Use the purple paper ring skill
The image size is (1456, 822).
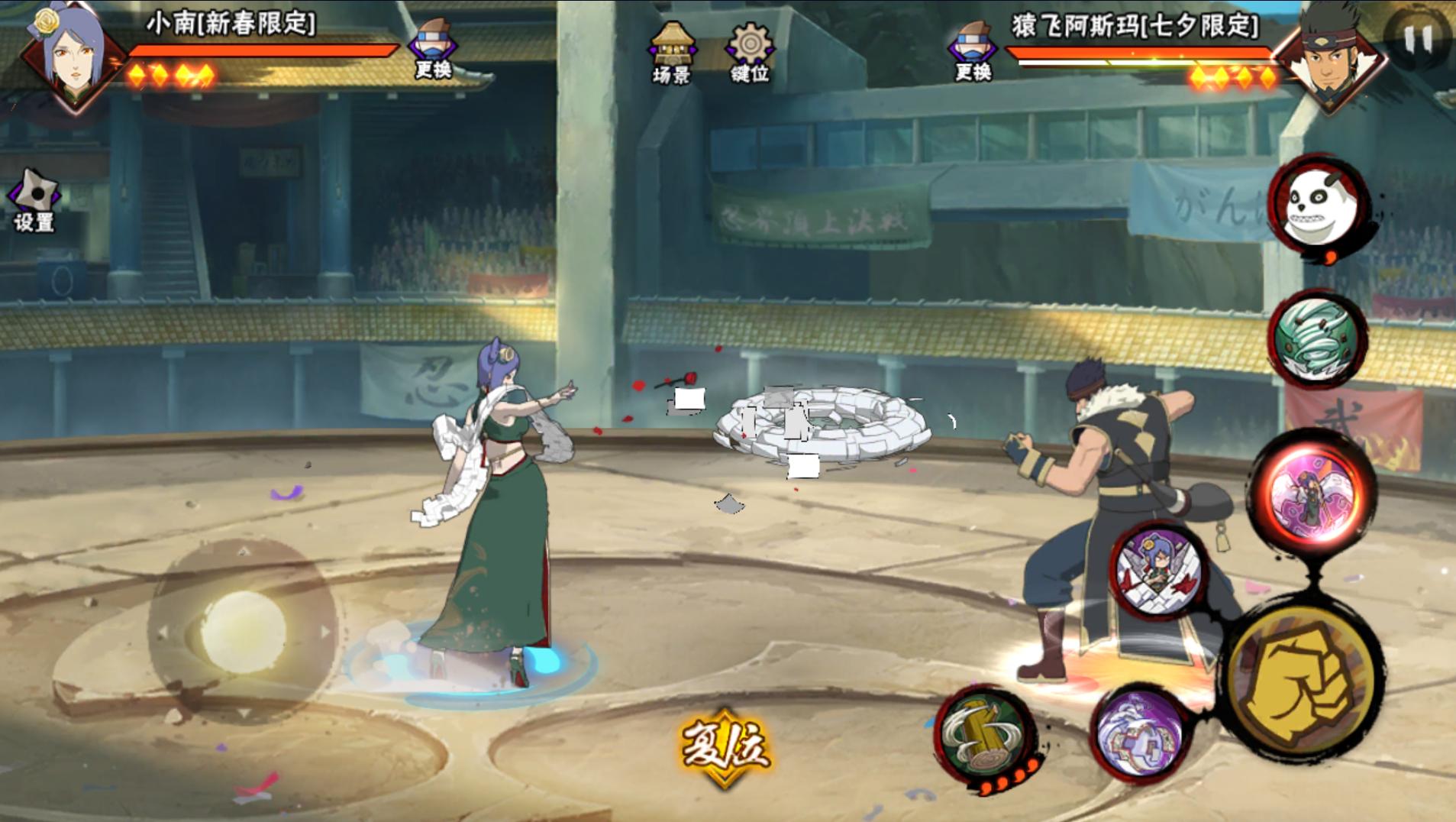(1139, 734)
